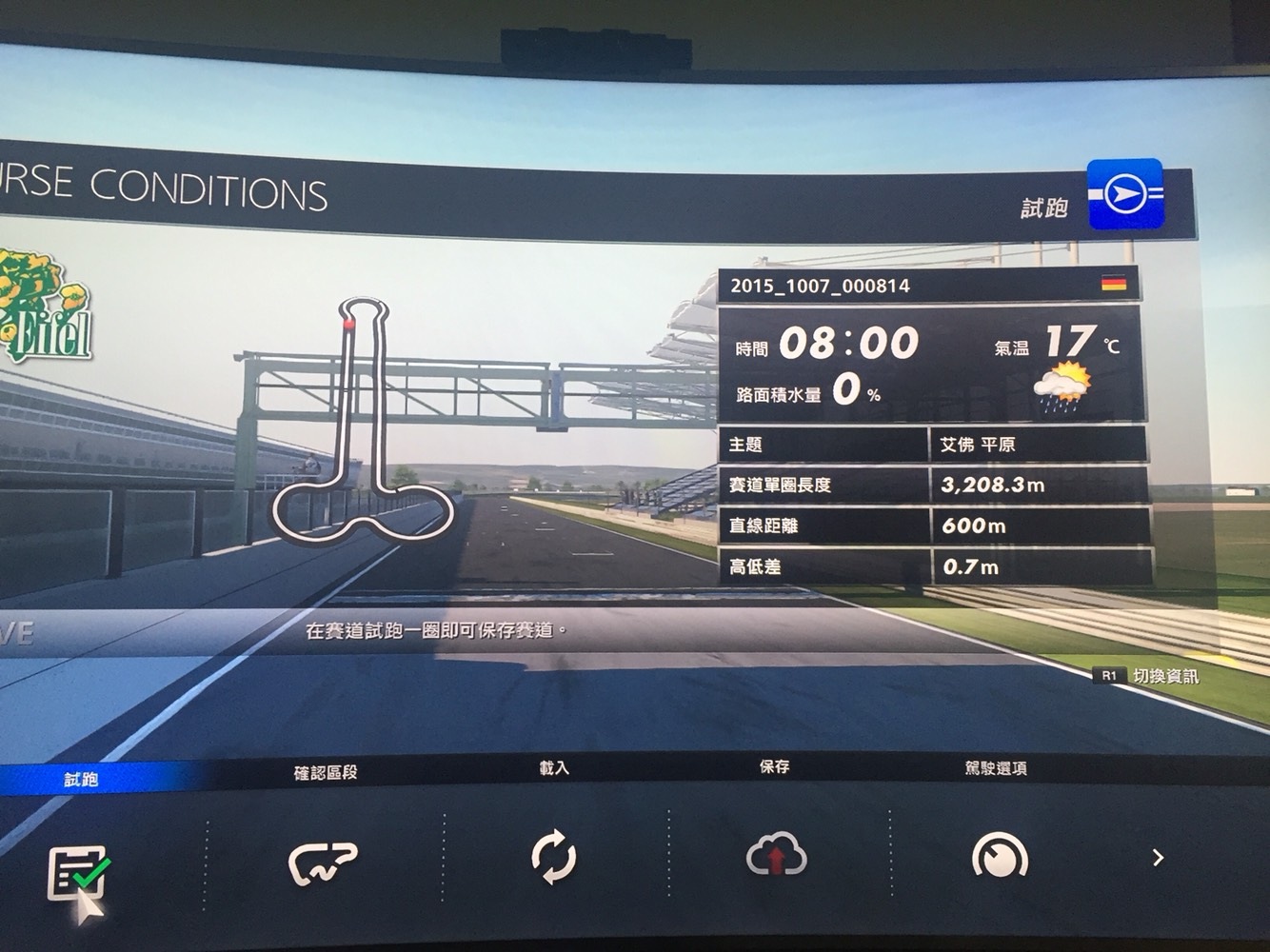The height and width of the screenshot is (952, 1270).
Task: Show more options with the right arrow
Action: tap(1158, 858)
